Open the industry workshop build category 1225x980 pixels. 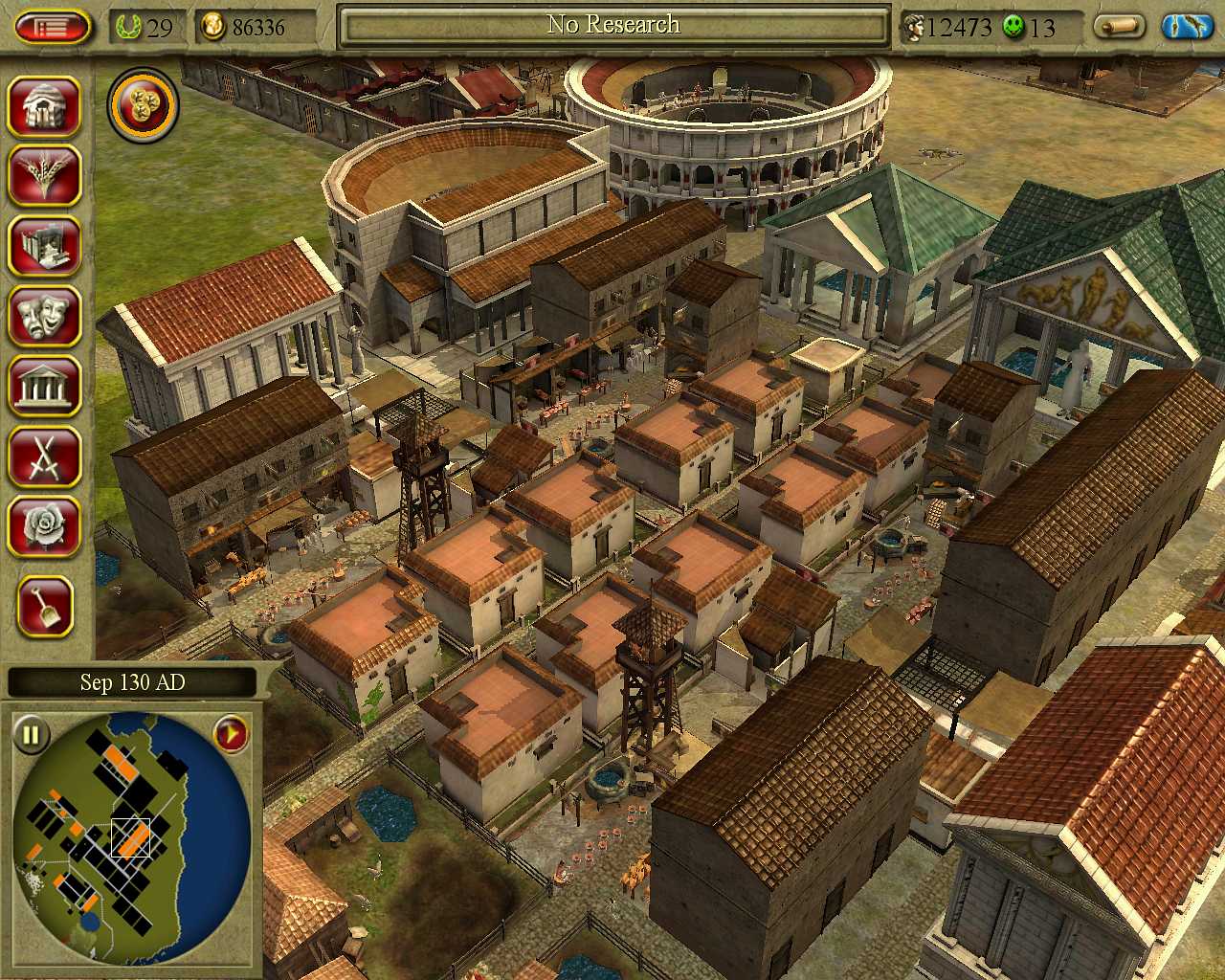tap(44, 246)
